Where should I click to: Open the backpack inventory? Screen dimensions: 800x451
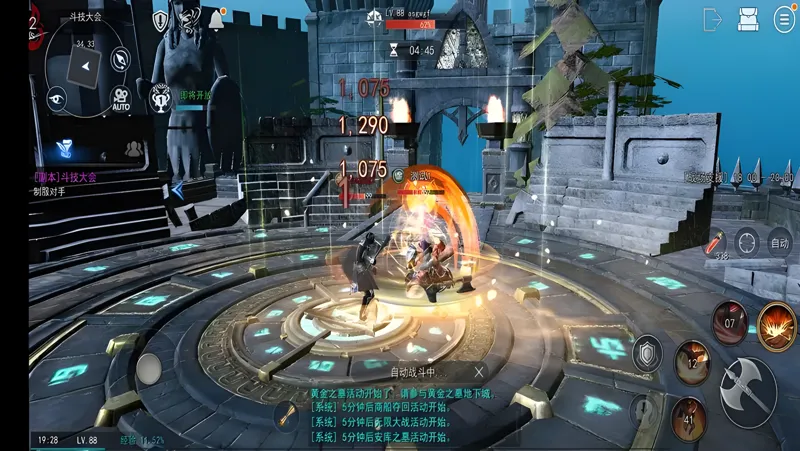coord(748,19)
